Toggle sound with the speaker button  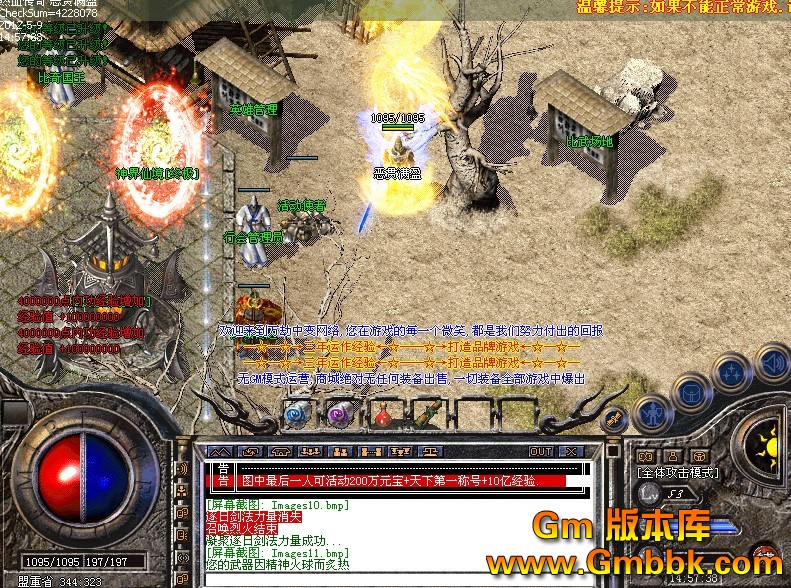click(x=772, y=361)
